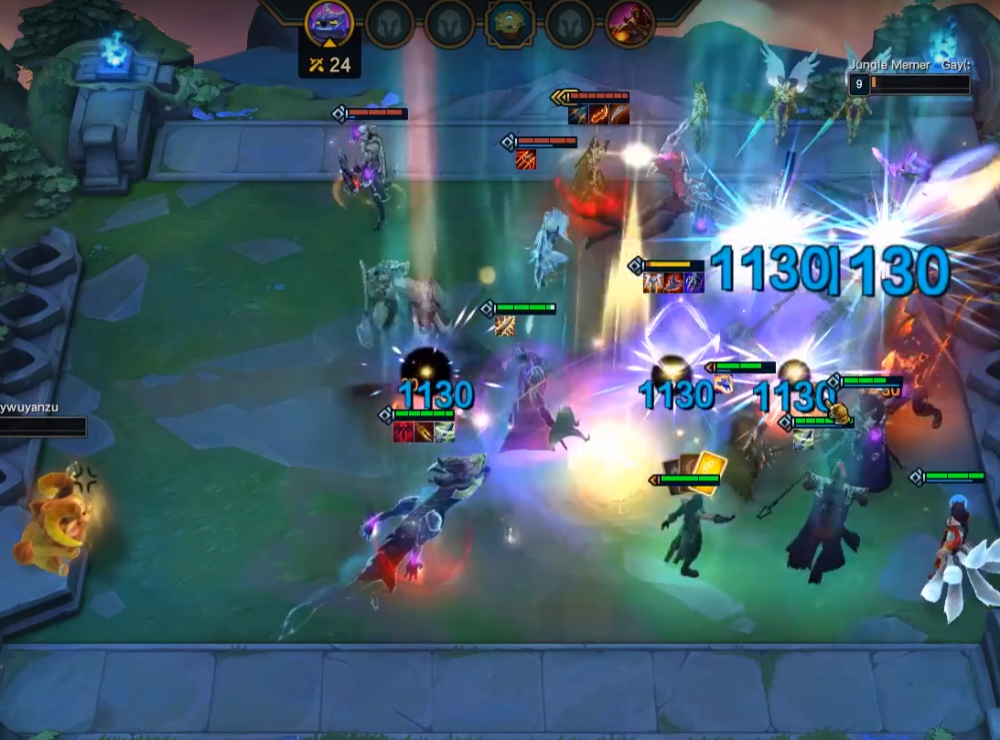Click the green floating island round icon
Image resolution: width=1000 pixels, height=740 pixels.
(x=509, y=23)
